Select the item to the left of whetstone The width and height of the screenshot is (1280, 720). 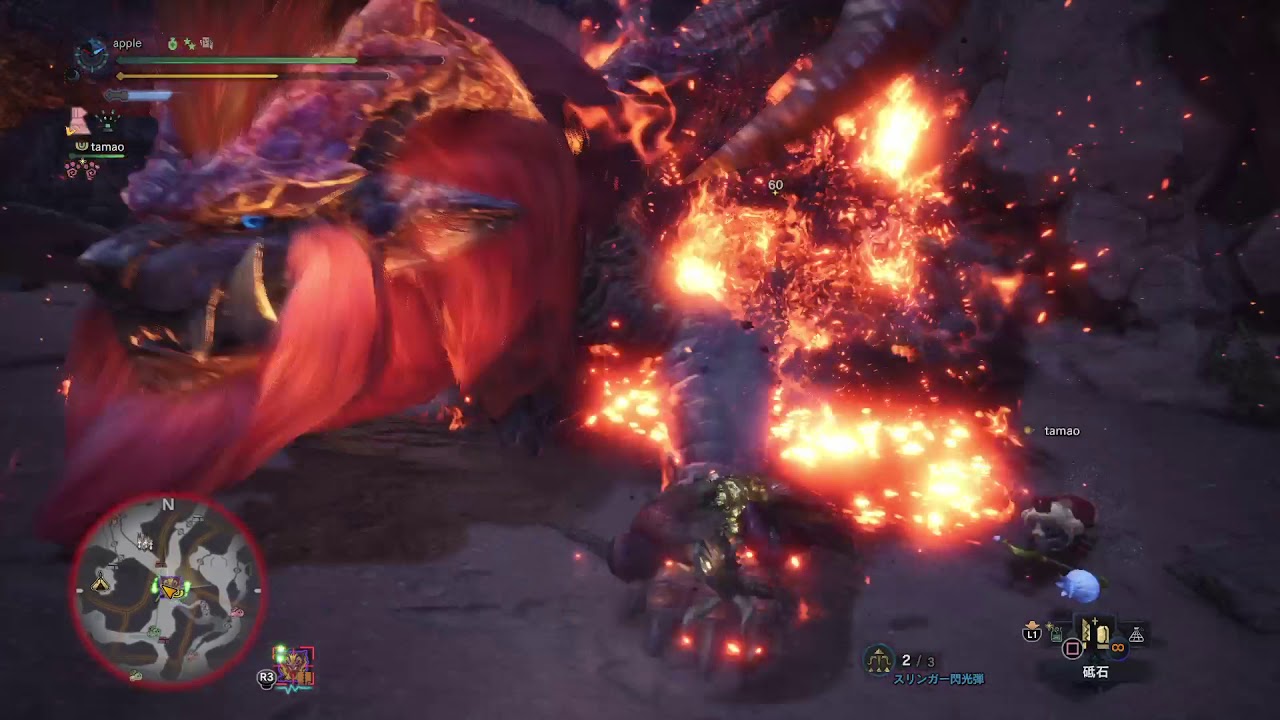tap(1055, 632)
